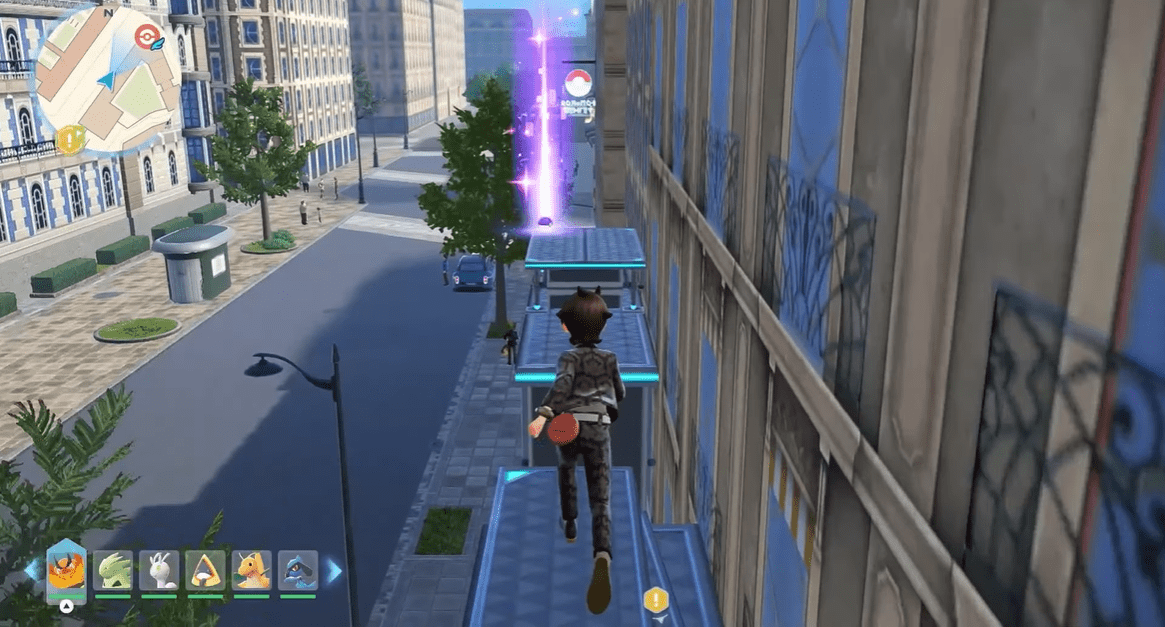Click the party bar's left arrow
The width and height of the screenshot is (1165, 627).
click(x=33, y=570)
